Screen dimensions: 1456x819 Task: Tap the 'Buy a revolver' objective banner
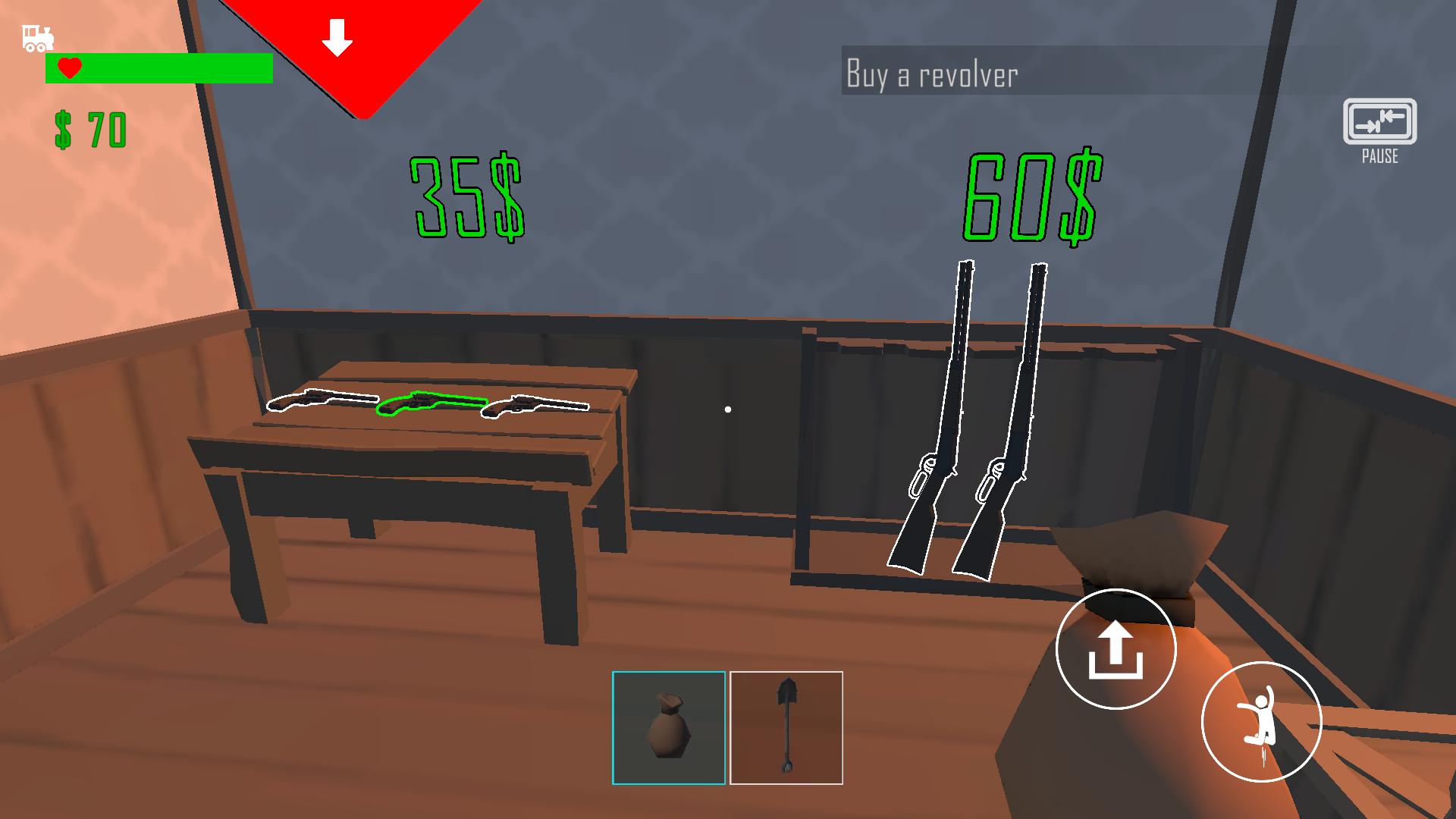click(x=933, y=74)
